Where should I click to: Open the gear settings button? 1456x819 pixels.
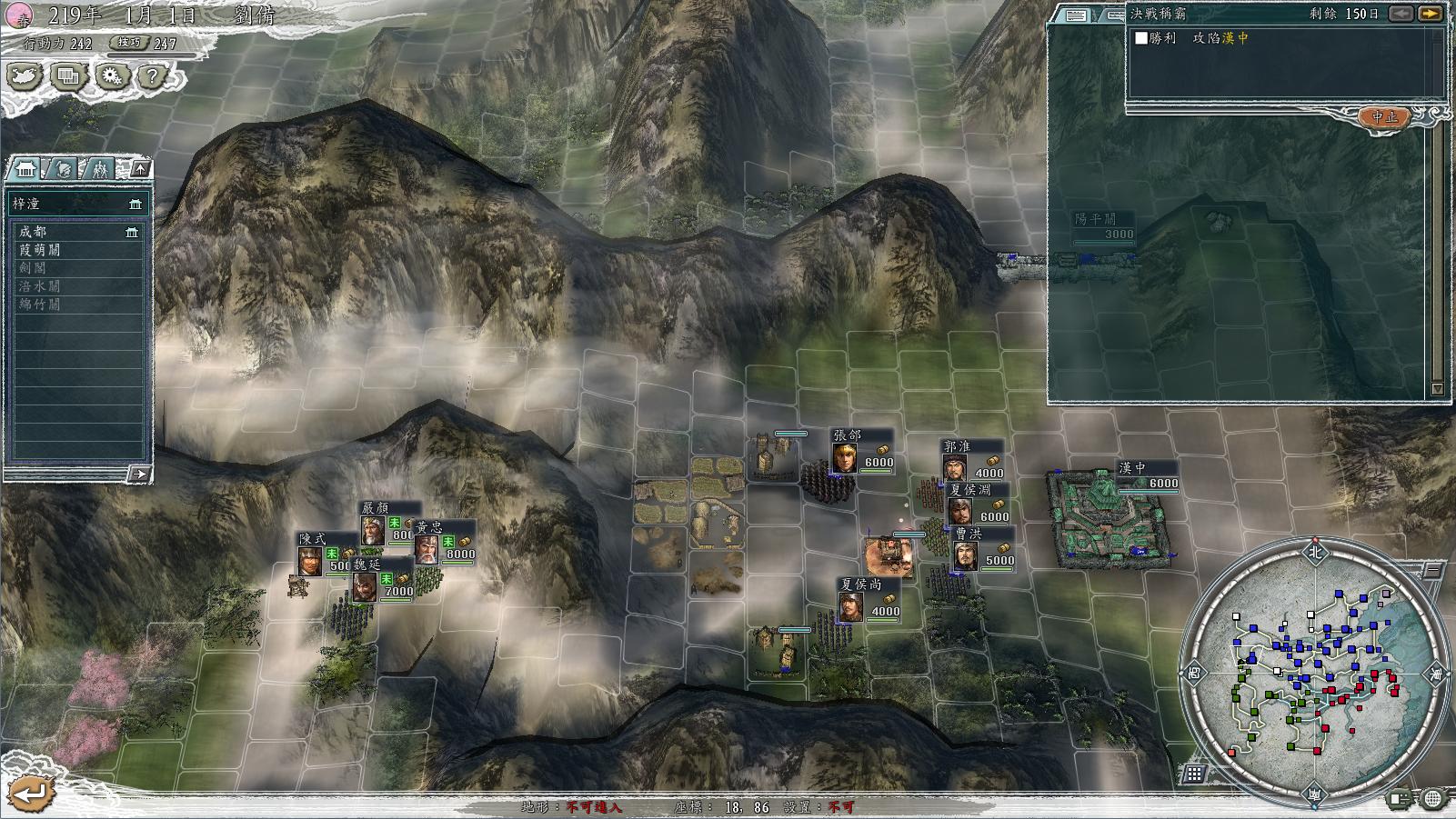111,75
